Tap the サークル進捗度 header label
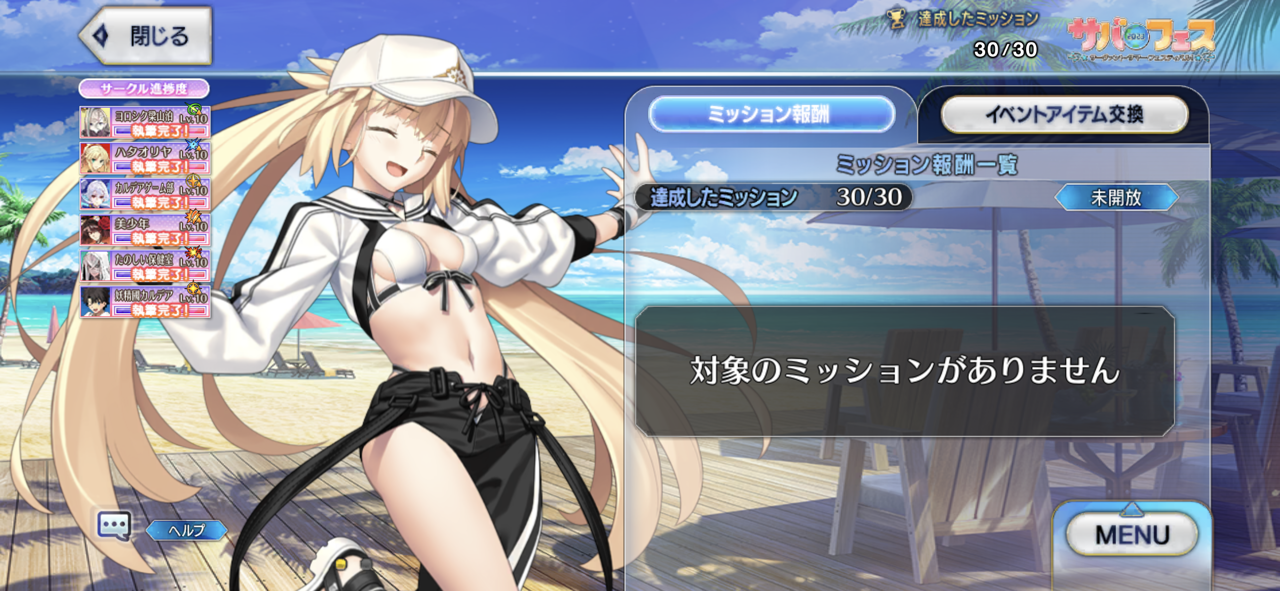This screenshot has width=1280, height=591. [144, 88]
